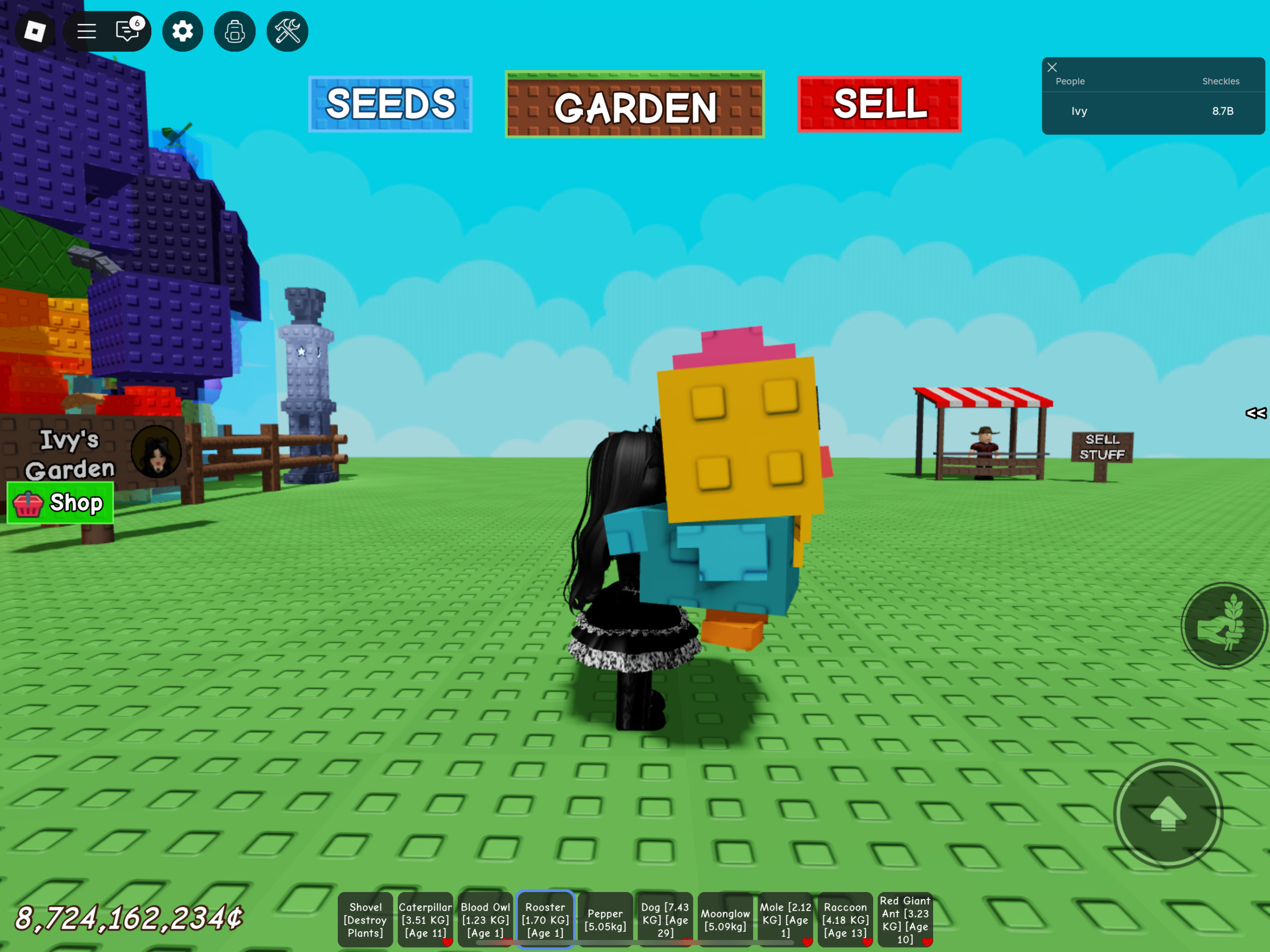1270x952 pixels.
Task: Select the Rooster hotbar slot
Action: click(x=545, y=919)
